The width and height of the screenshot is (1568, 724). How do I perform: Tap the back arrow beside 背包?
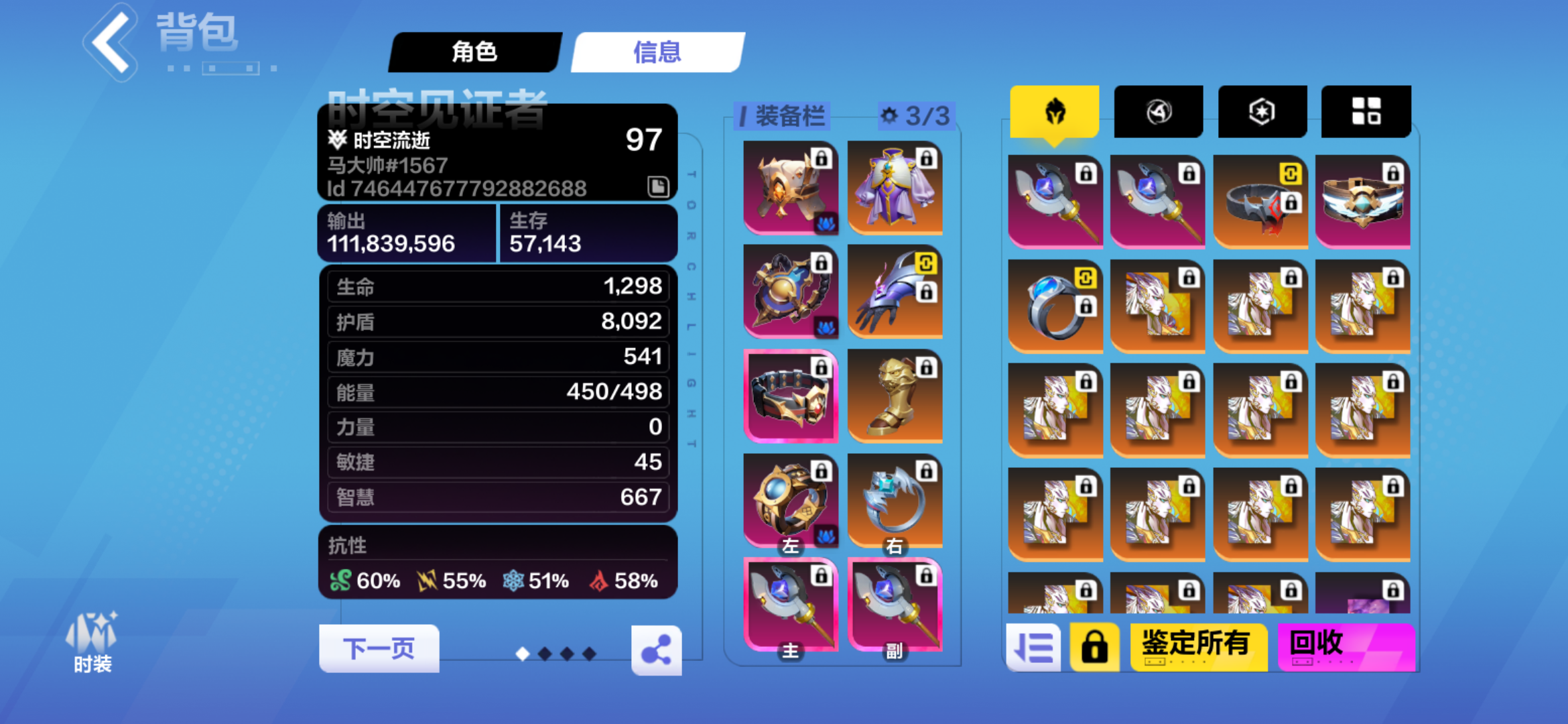tap(109, 42)
